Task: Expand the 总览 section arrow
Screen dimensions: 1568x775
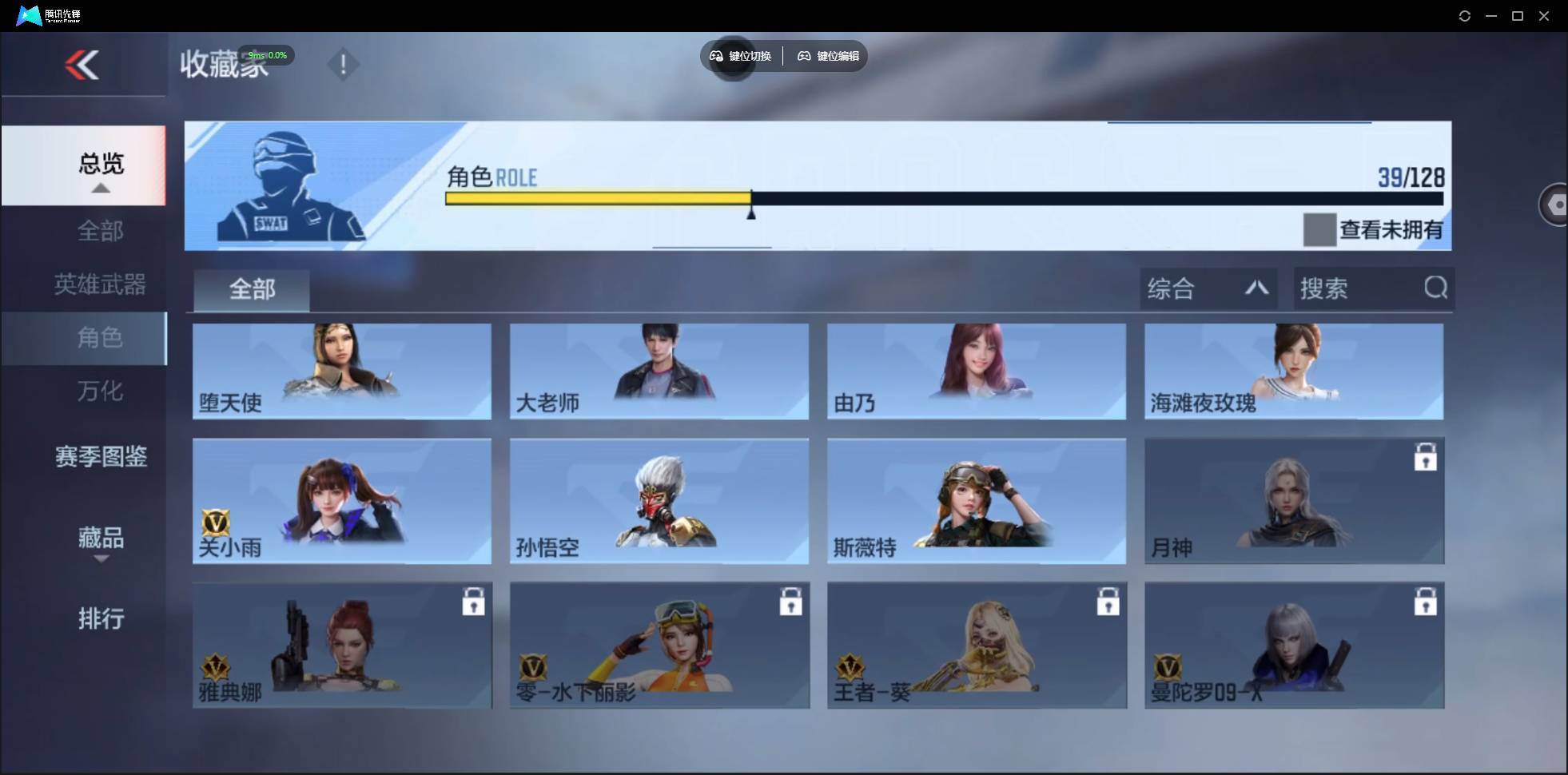Action: (x=100, y=188)
